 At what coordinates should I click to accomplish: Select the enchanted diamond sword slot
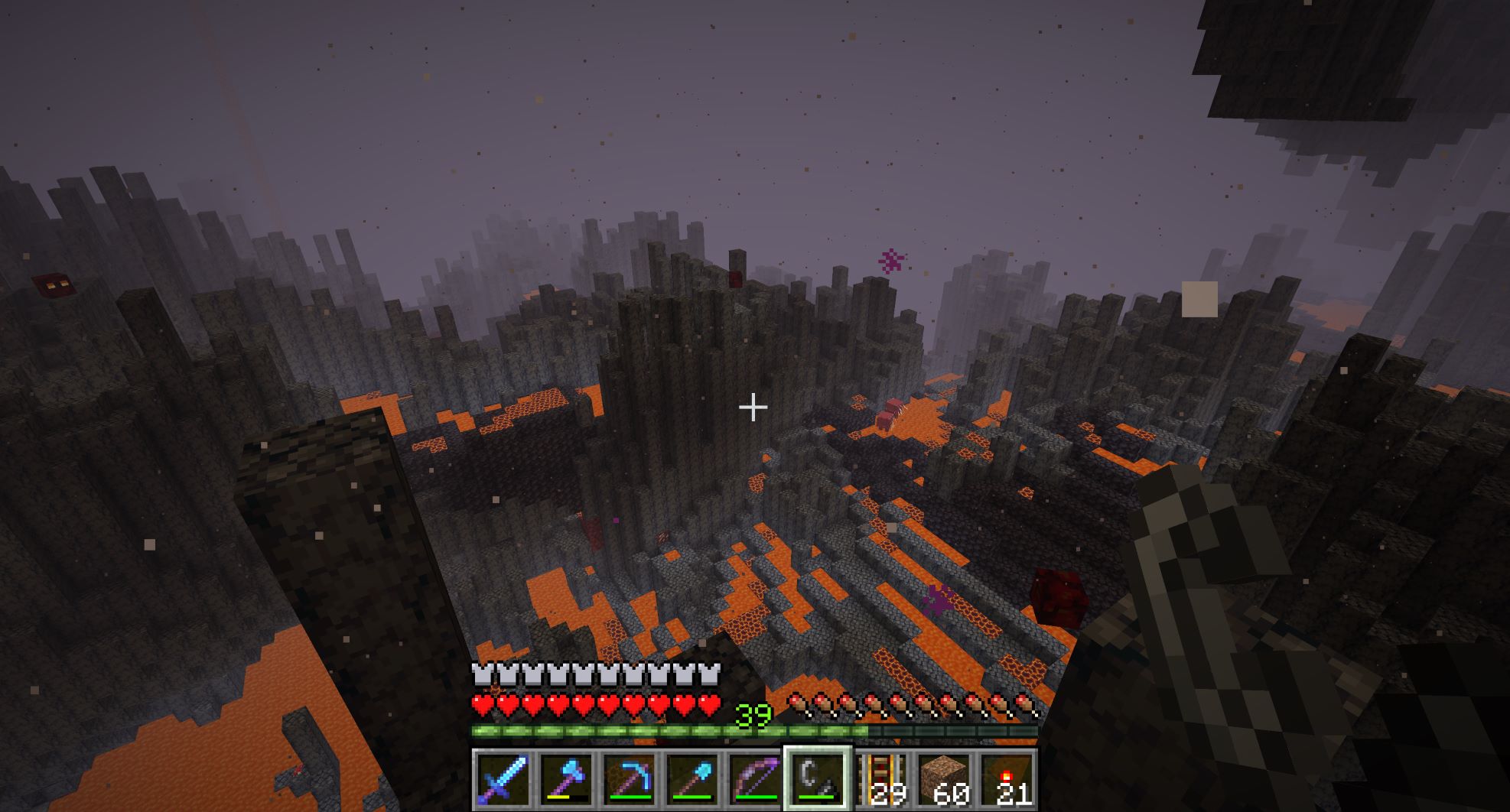[x=503, y=779]
